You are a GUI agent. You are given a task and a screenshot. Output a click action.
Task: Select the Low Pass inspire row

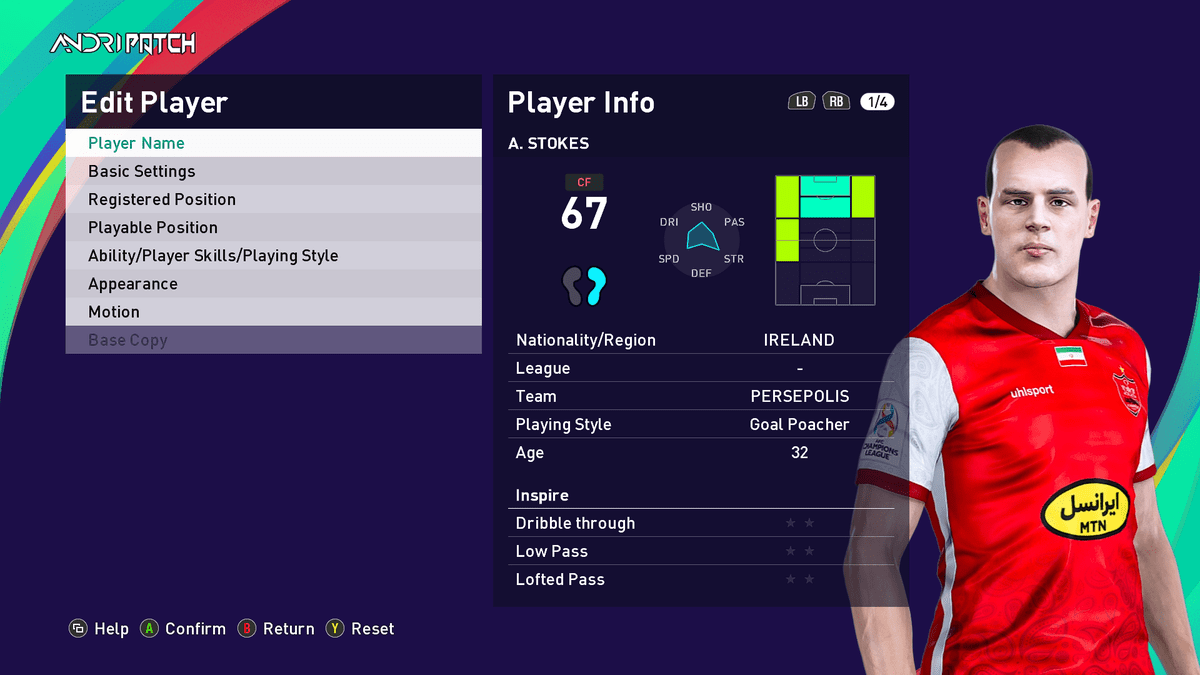click(700, 551)
